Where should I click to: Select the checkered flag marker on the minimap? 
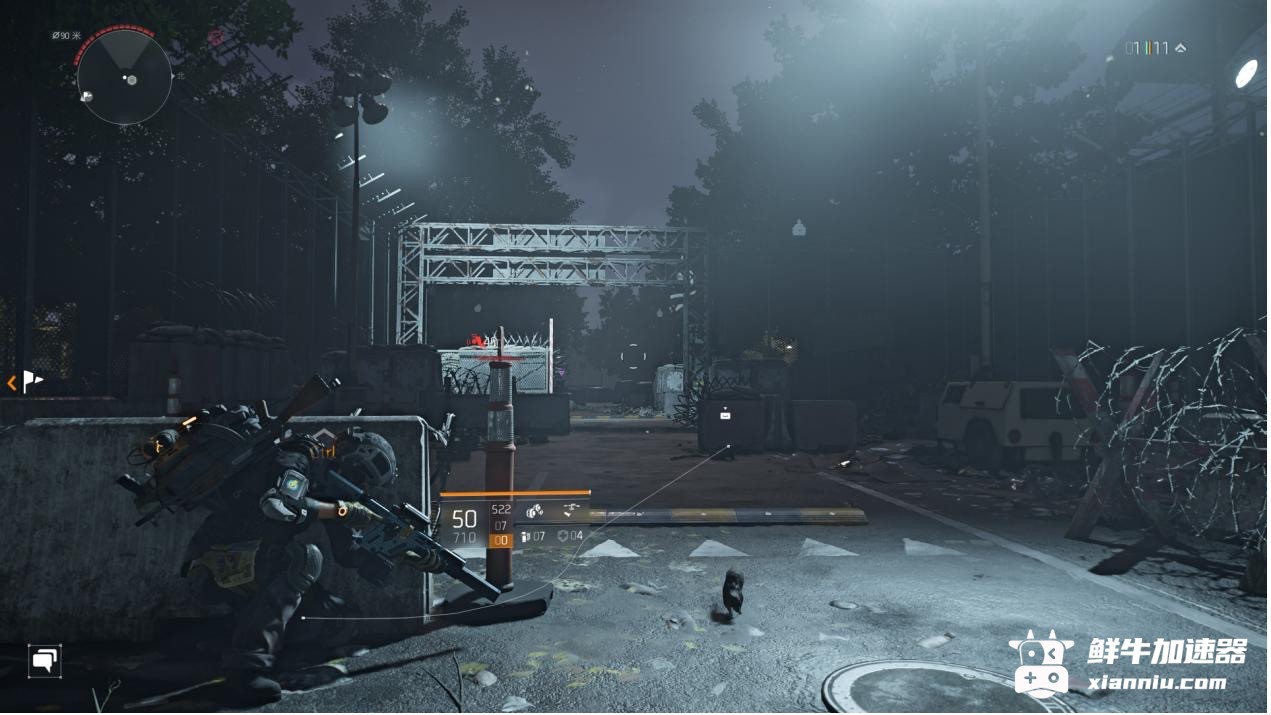point(86,96)
